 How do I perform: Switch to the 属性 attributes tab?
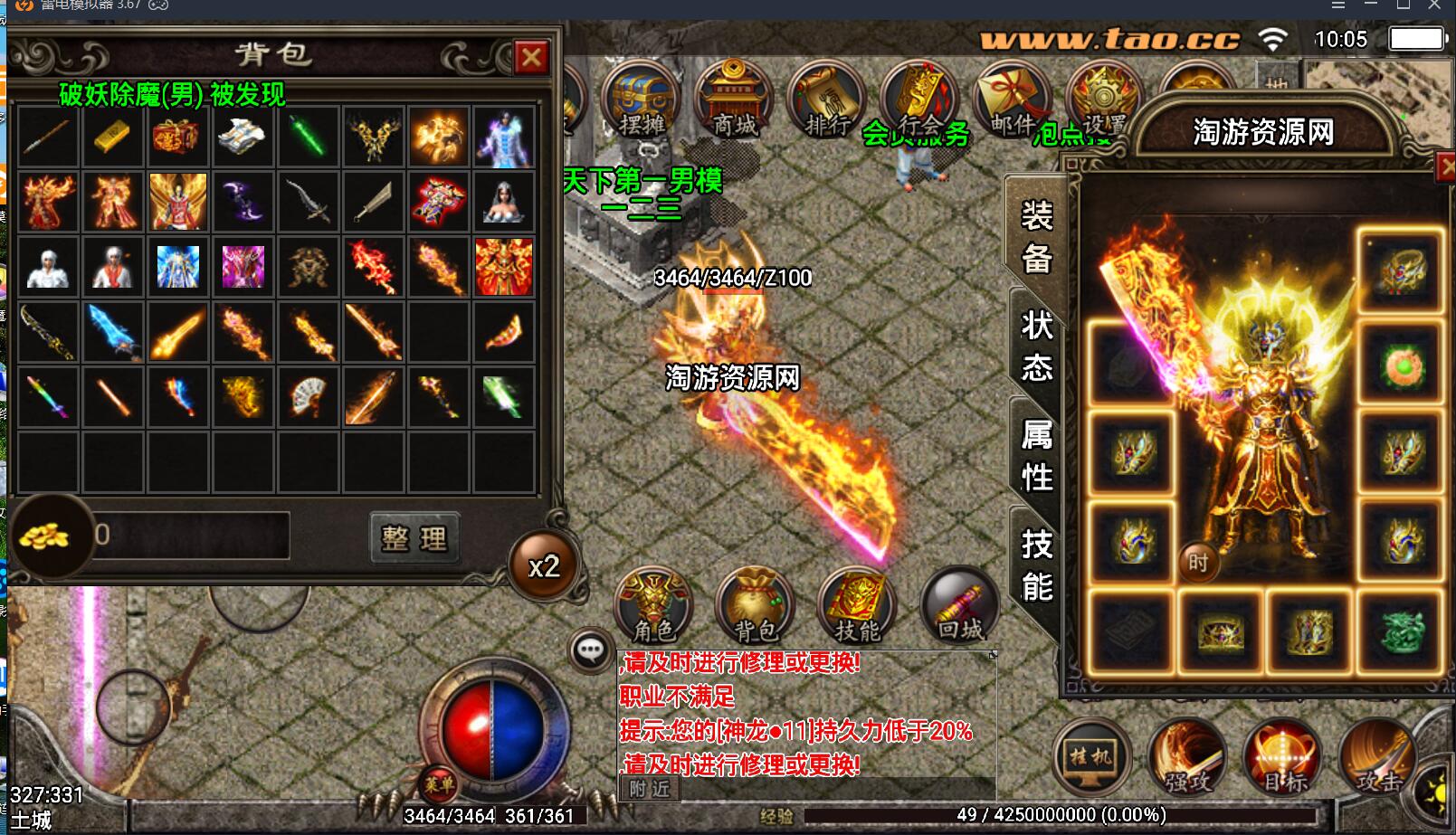point(1036,455)
